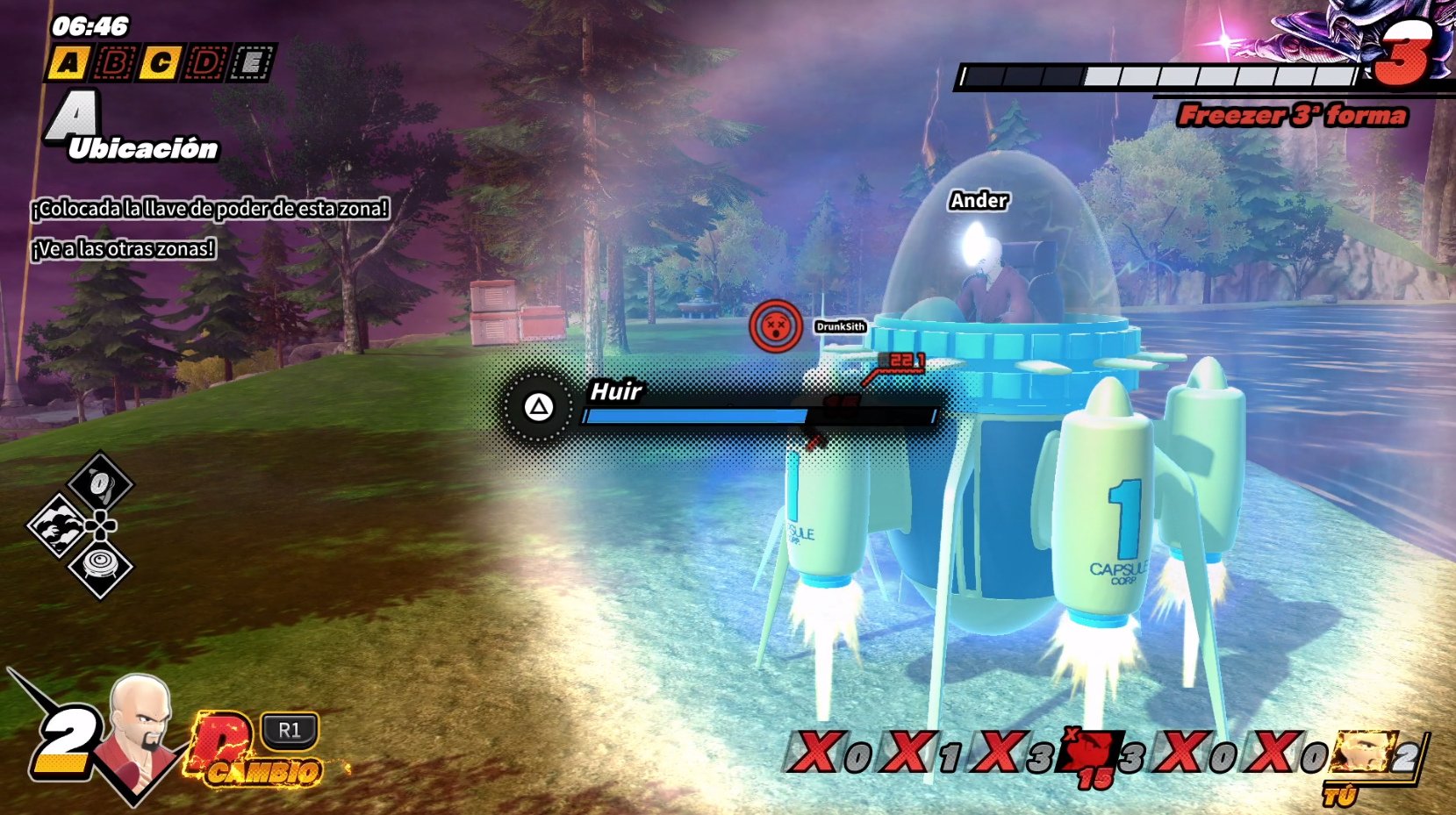Open the zone objective message list
Screen dimensions: 1456x815
pyautogui.click(x=211, y=228)
